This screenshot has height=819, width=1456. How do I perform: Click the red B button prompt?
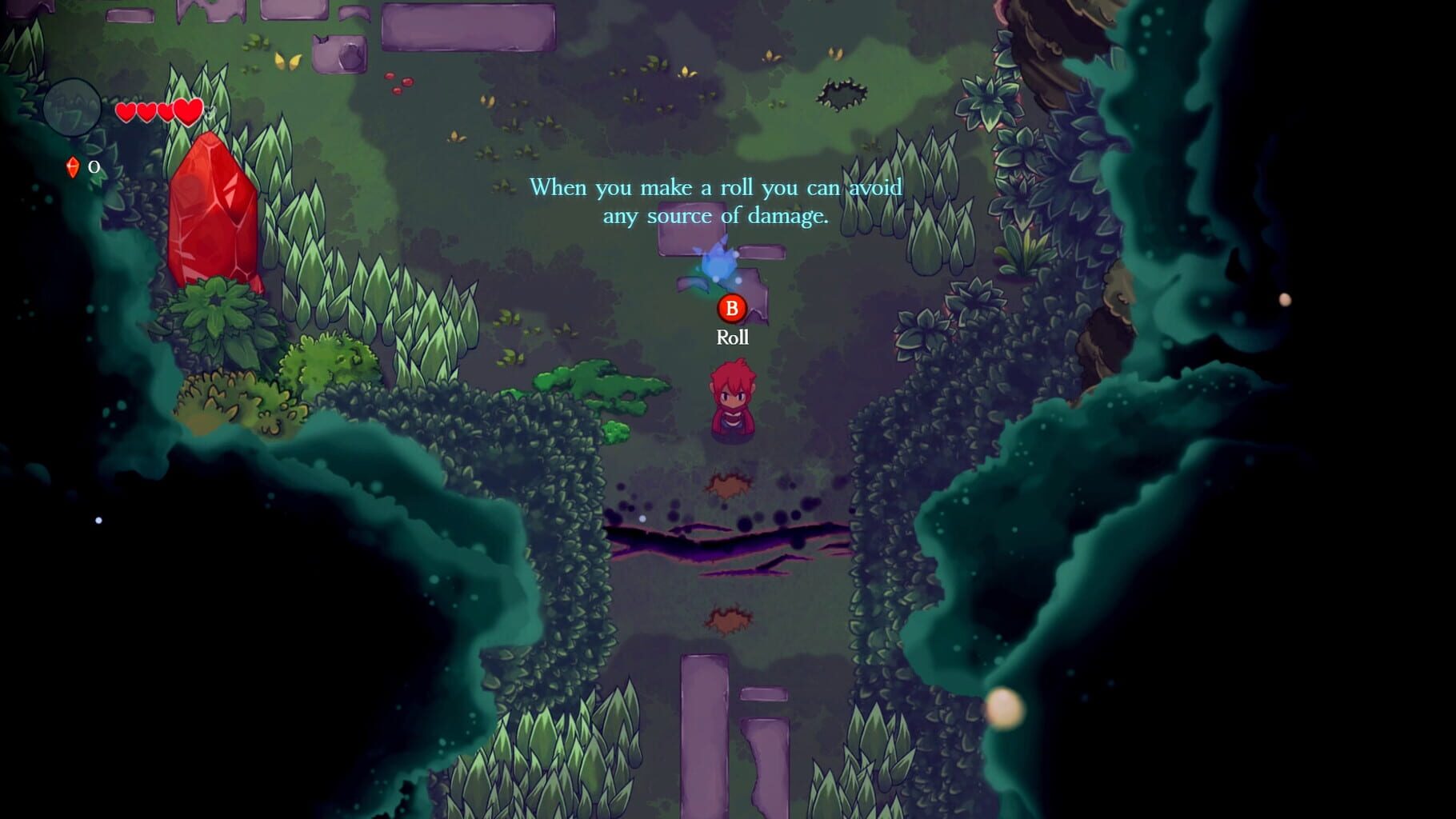[732, 308]
